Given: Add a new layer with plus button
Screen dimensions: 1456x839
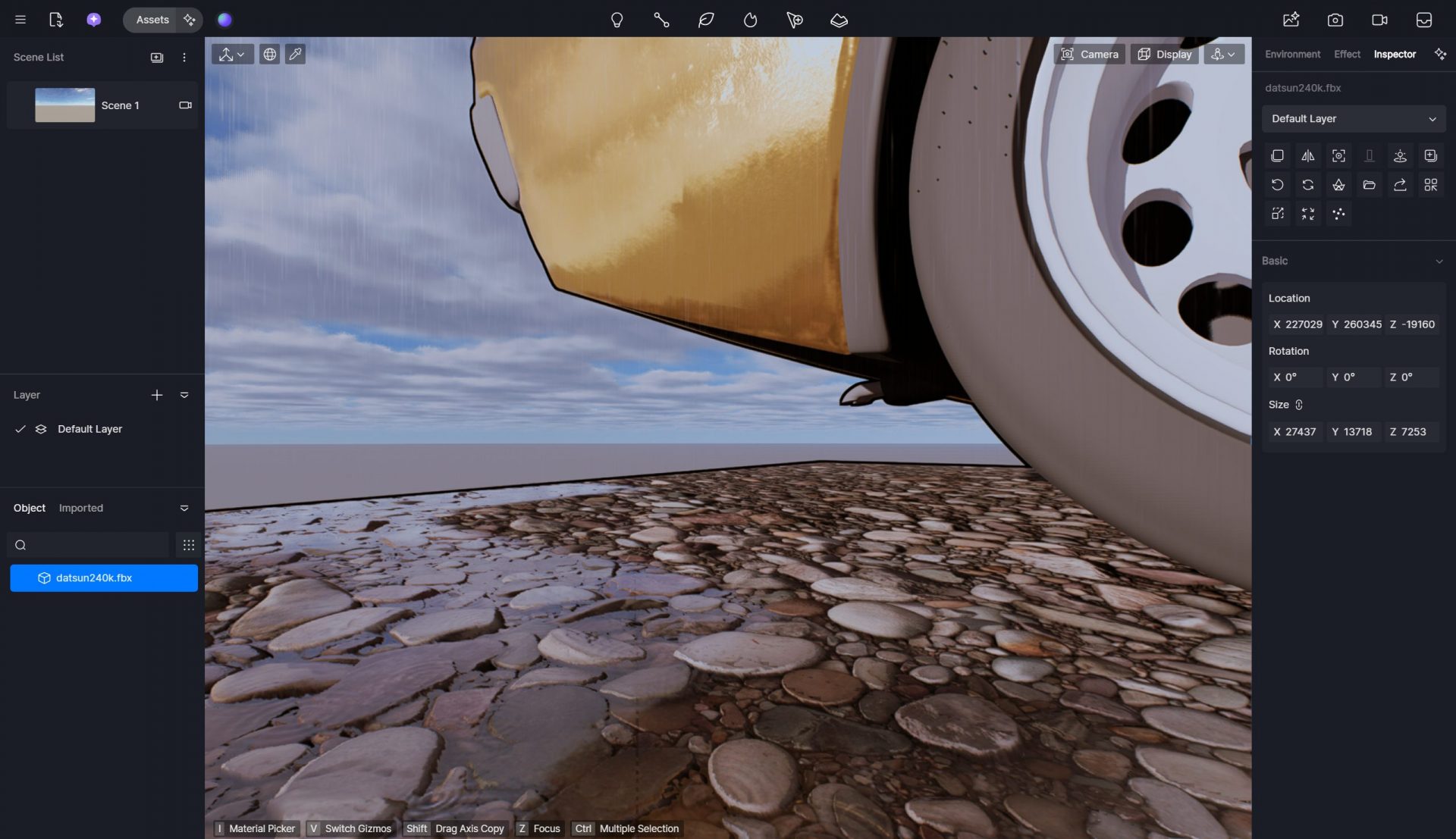Looking at the screenshot, I should pos(157,395).
